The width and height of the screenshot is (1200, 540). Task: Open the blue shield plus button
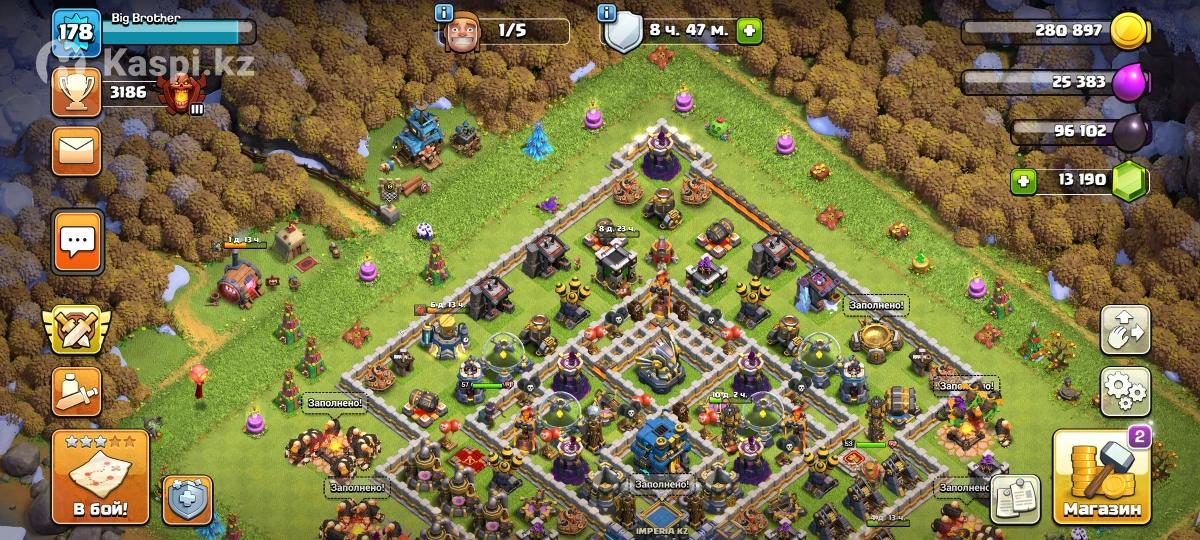188,498
